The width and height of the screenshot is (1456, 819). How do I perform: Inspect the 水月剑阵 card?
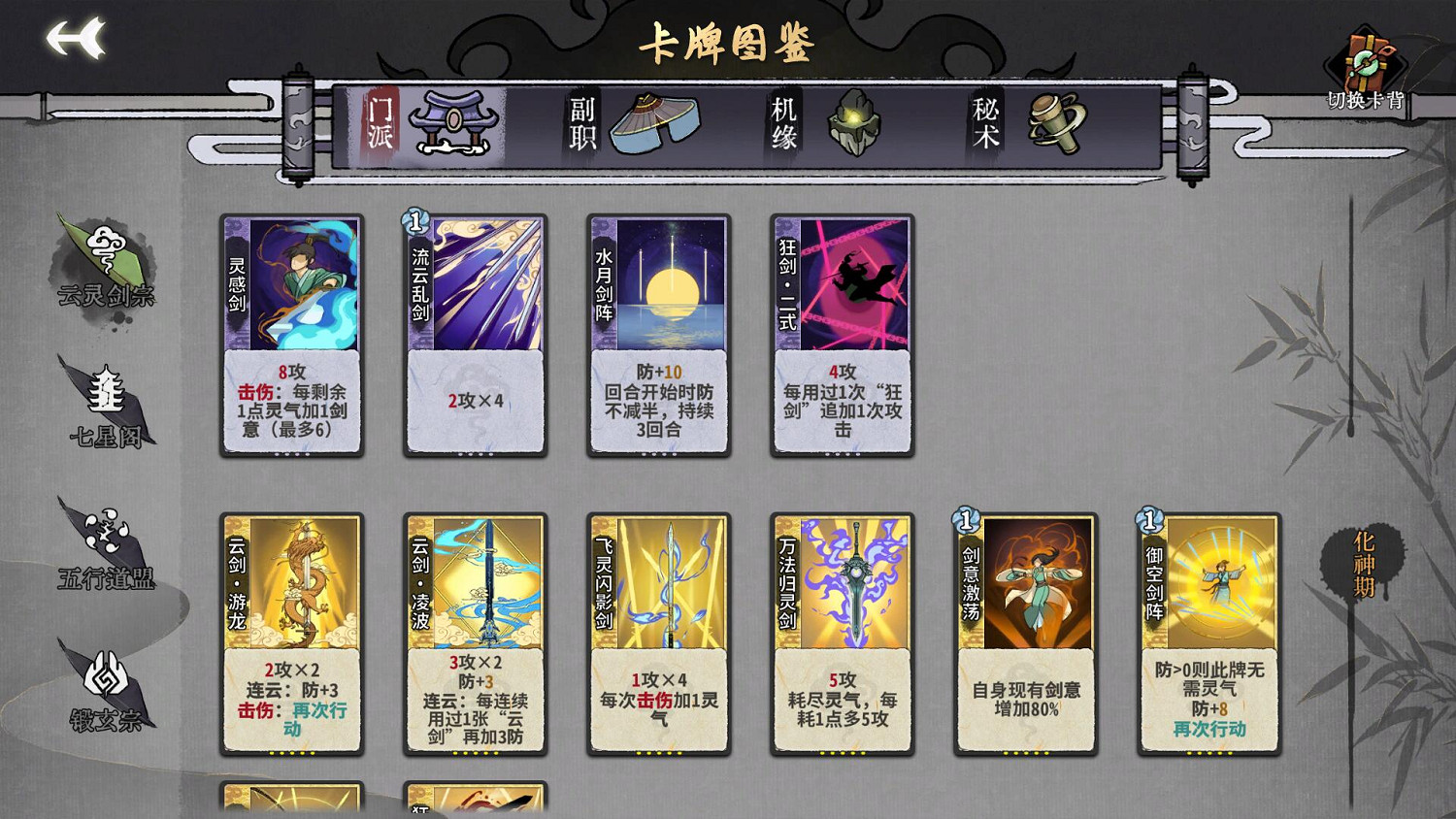(658, 335)
